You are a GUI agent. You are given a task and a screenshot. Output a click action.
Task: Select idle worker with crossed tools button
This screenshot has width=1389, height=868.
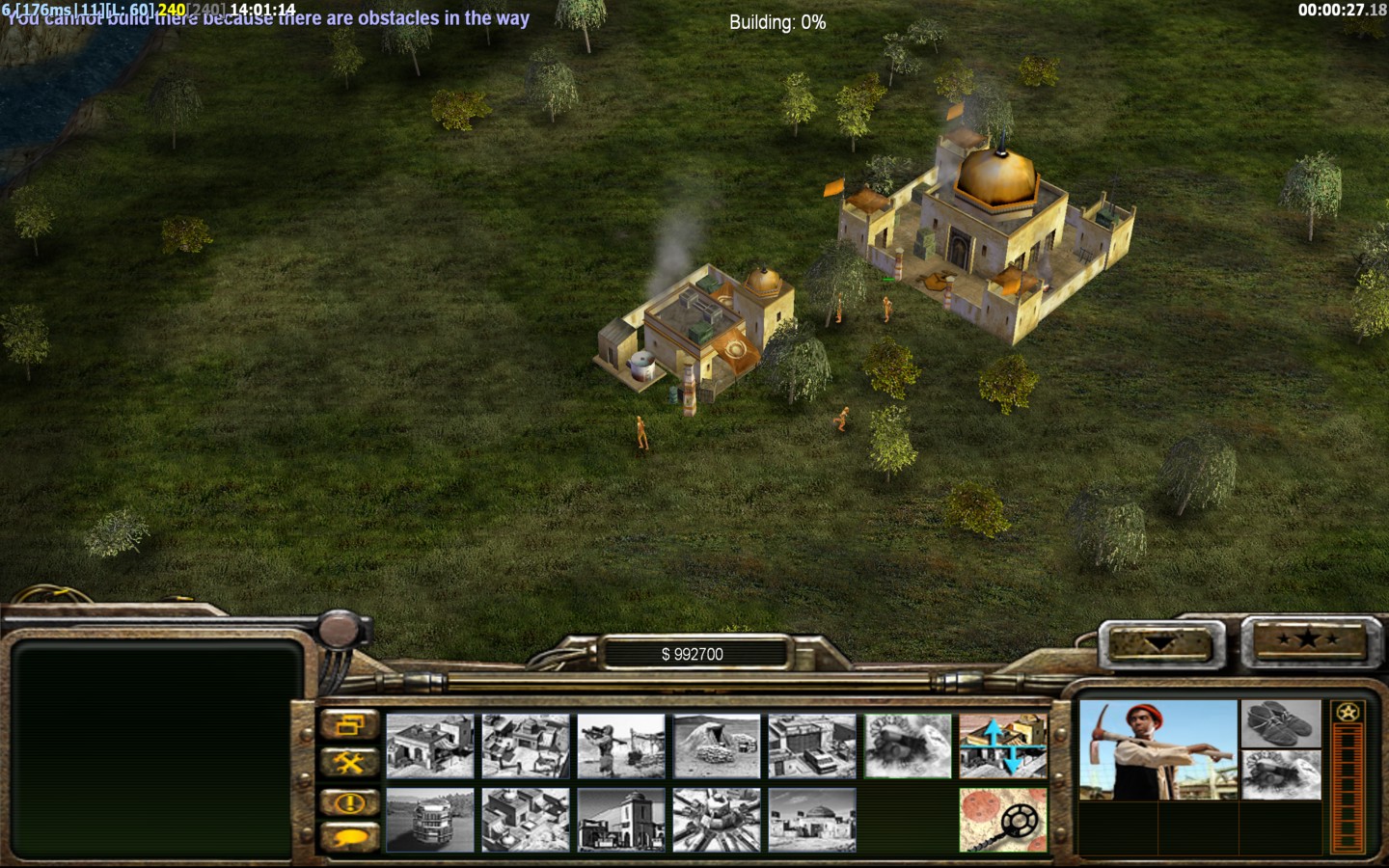point(349,764)
